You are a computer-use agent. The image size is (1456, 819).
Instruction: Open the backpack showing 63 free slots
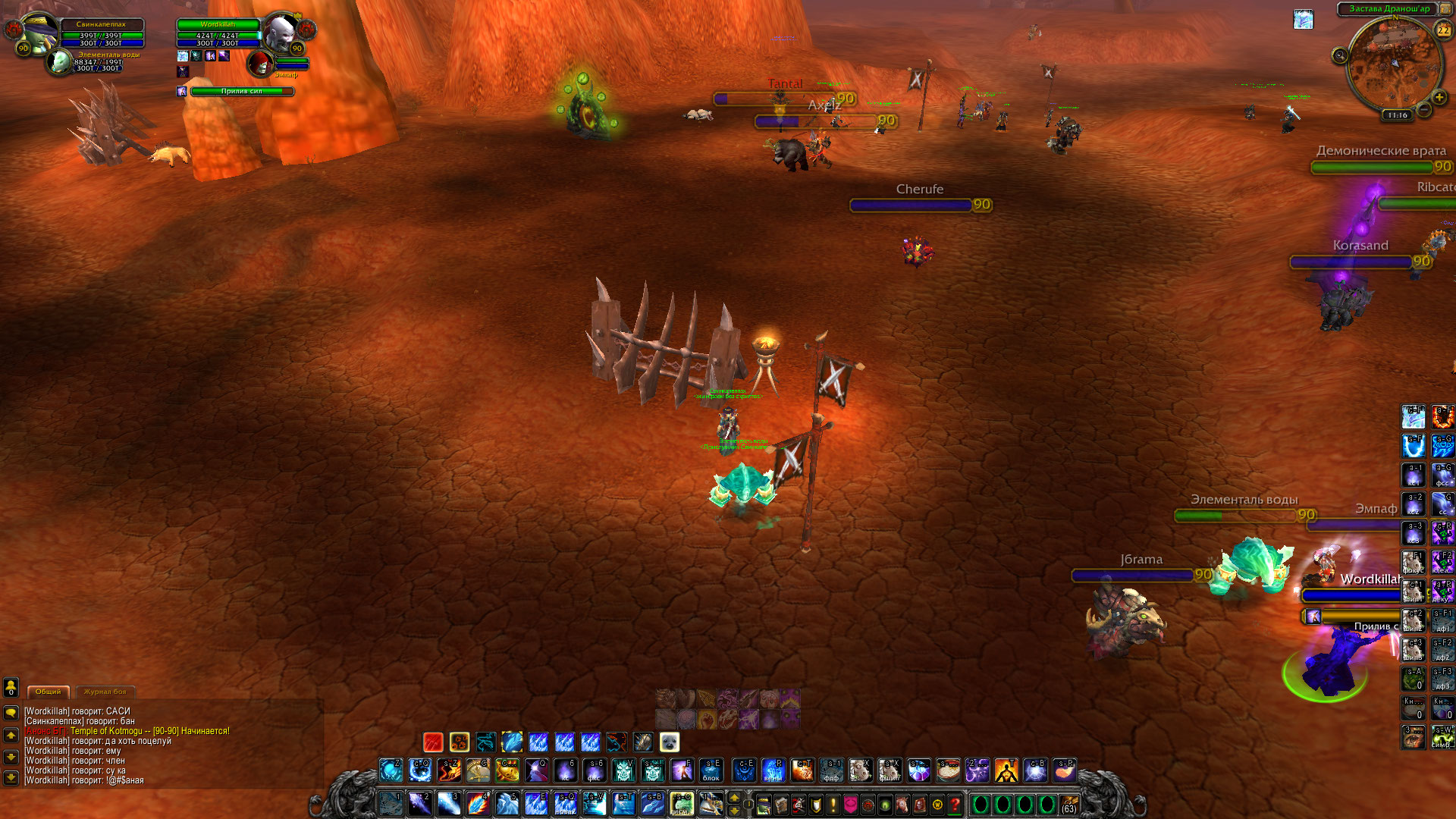(1069, 805)
